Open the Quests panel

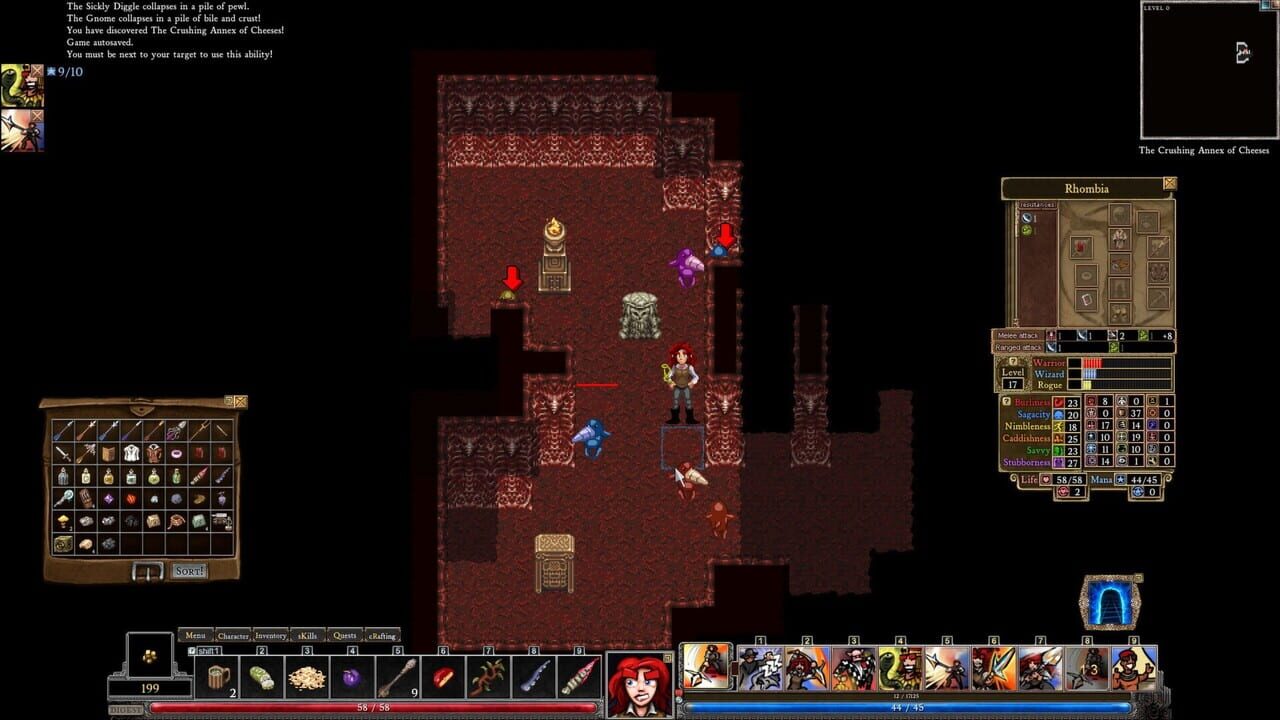(x=345, y=635)
